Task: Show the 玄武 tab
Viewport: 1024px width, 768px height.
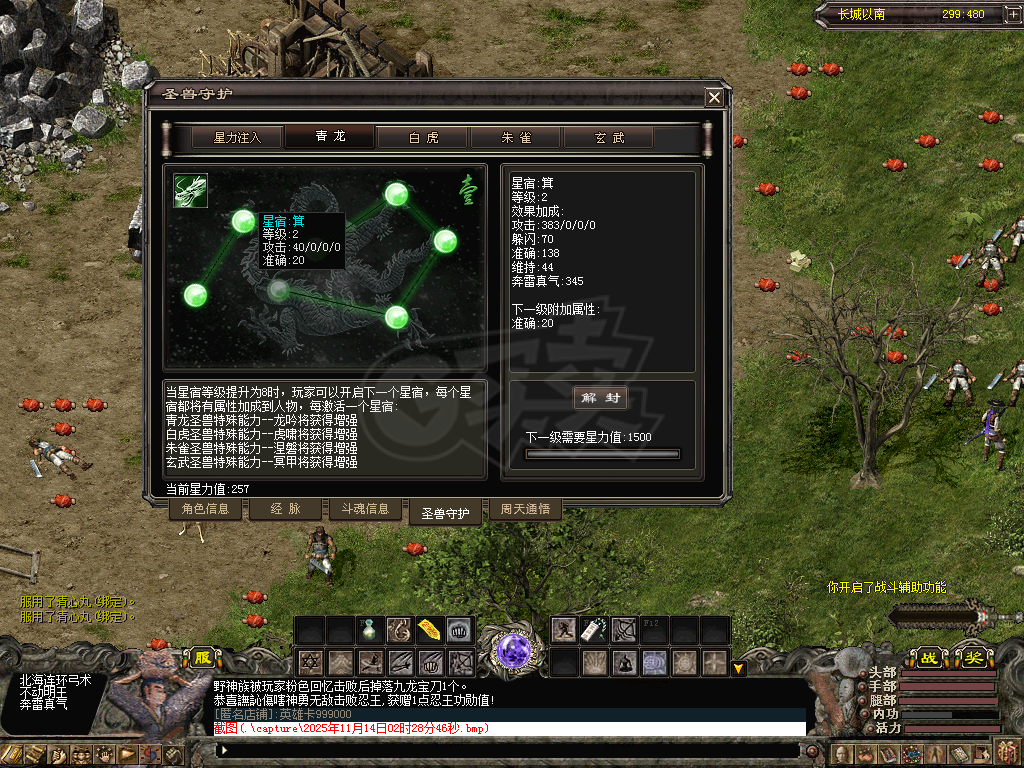Action: (x=609, y=138)
